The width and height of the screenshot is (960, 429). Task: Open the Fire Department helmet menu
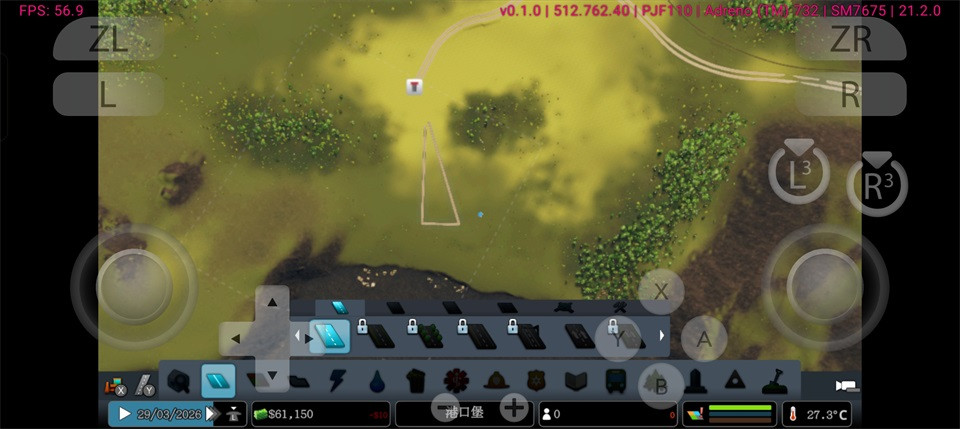[496, 381]
